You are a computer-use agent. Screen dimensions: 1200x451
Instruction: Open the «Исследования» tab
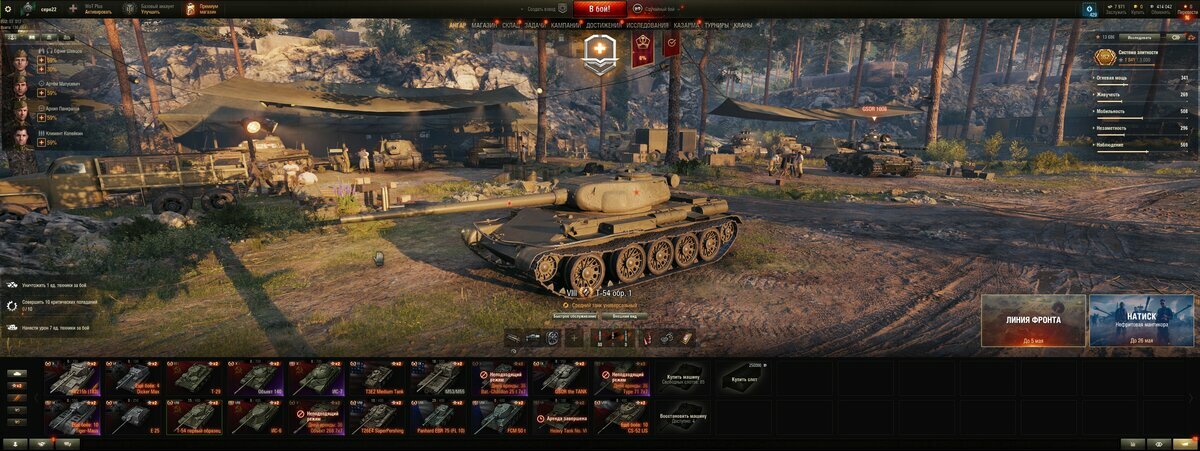point(648,24)
